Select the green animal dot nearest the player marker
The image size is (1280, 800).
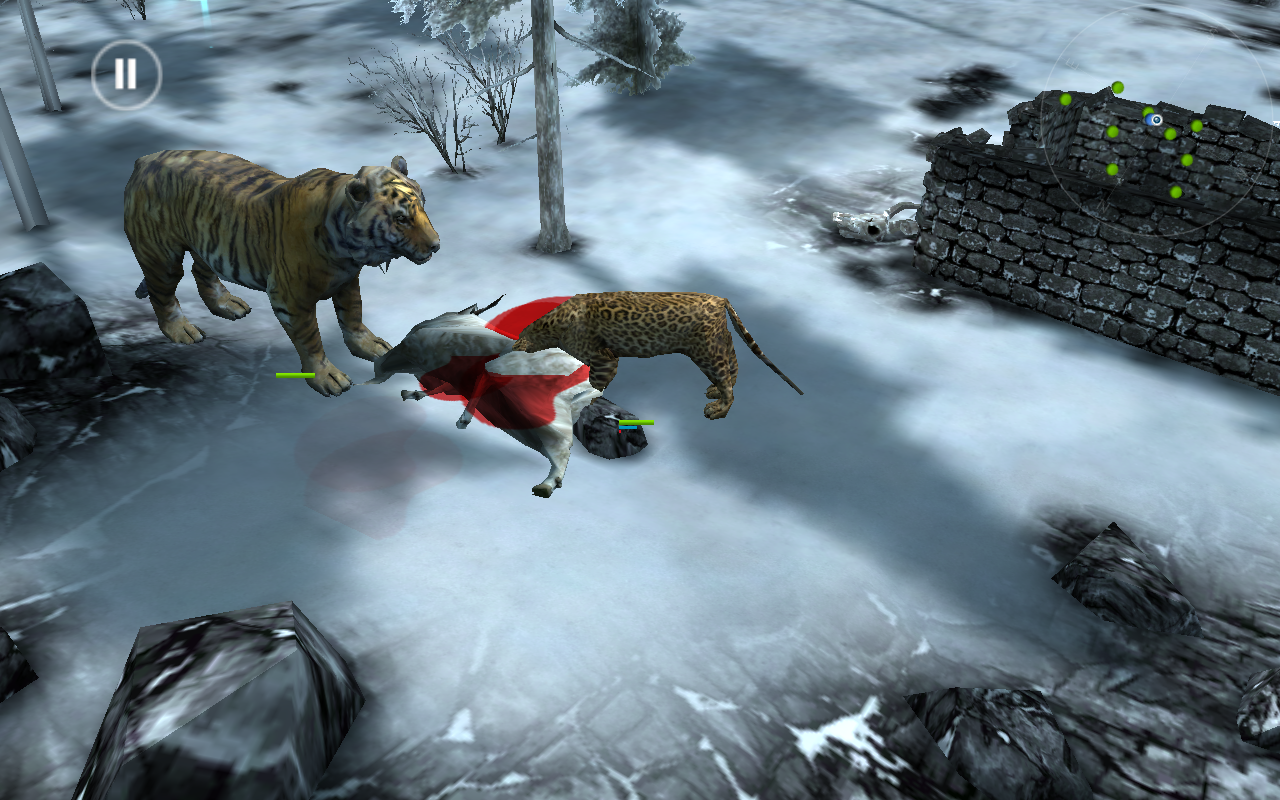tap(1147, 112)
